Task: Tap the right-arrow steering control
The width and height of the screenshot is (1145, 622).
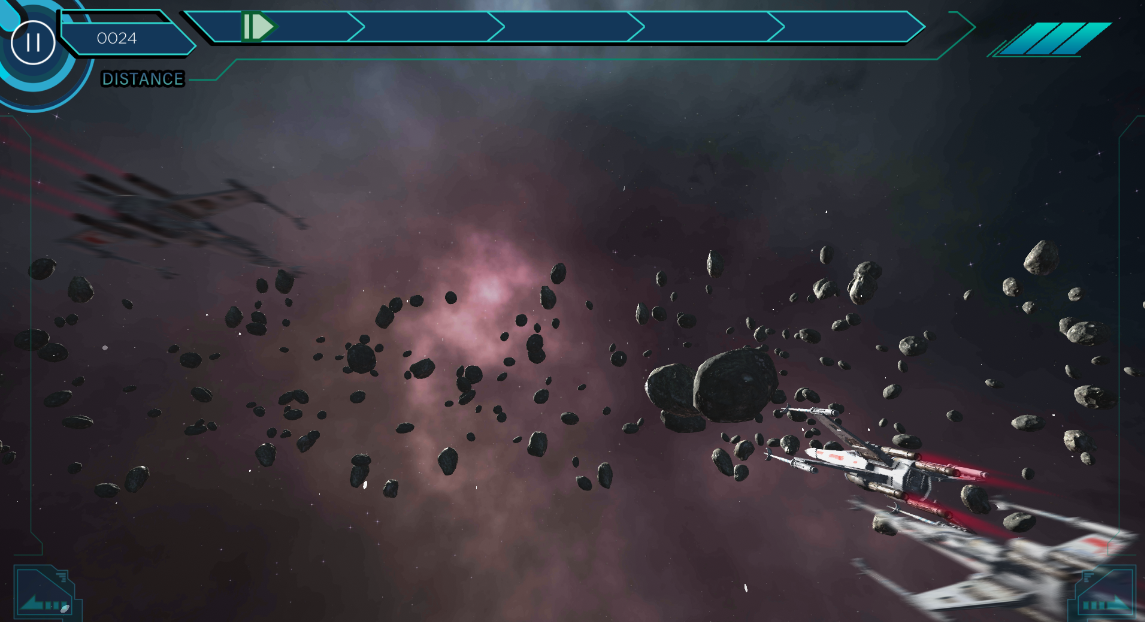Action: pyautogui.click(x=1107, y=594)
